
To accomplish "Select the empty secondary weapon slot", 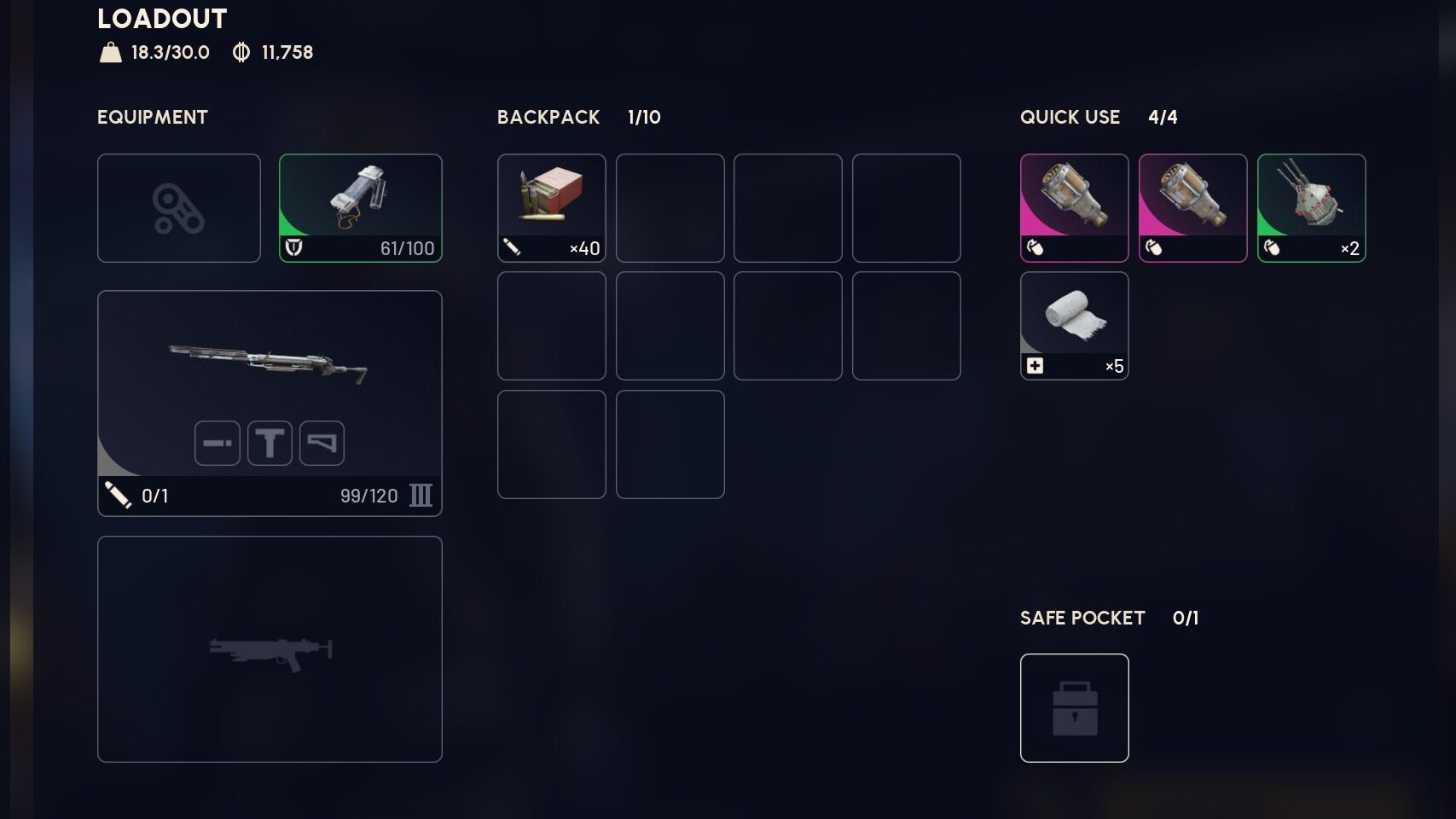I will [x=270, y=648].
